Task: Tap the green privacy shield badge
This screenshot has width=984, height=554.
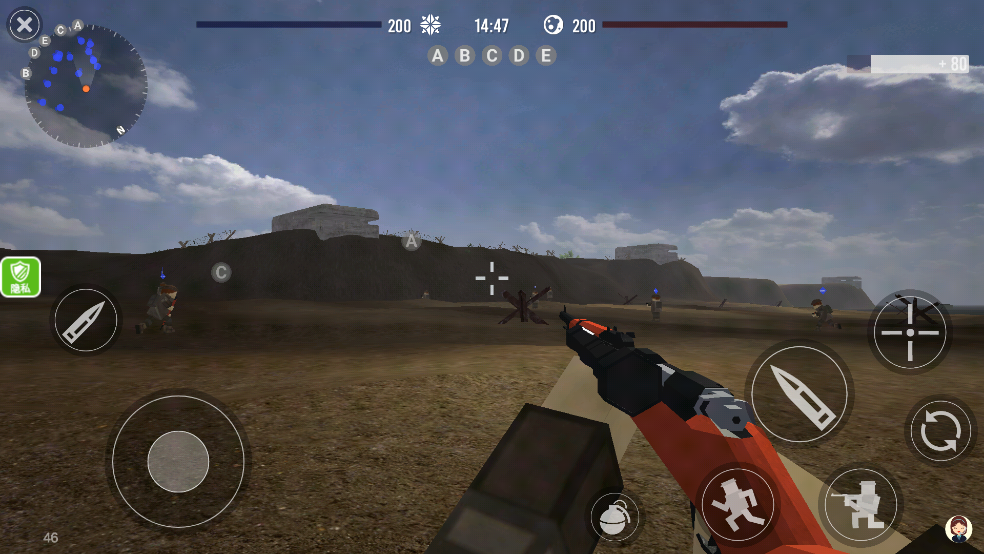Action: pos(20,277)
